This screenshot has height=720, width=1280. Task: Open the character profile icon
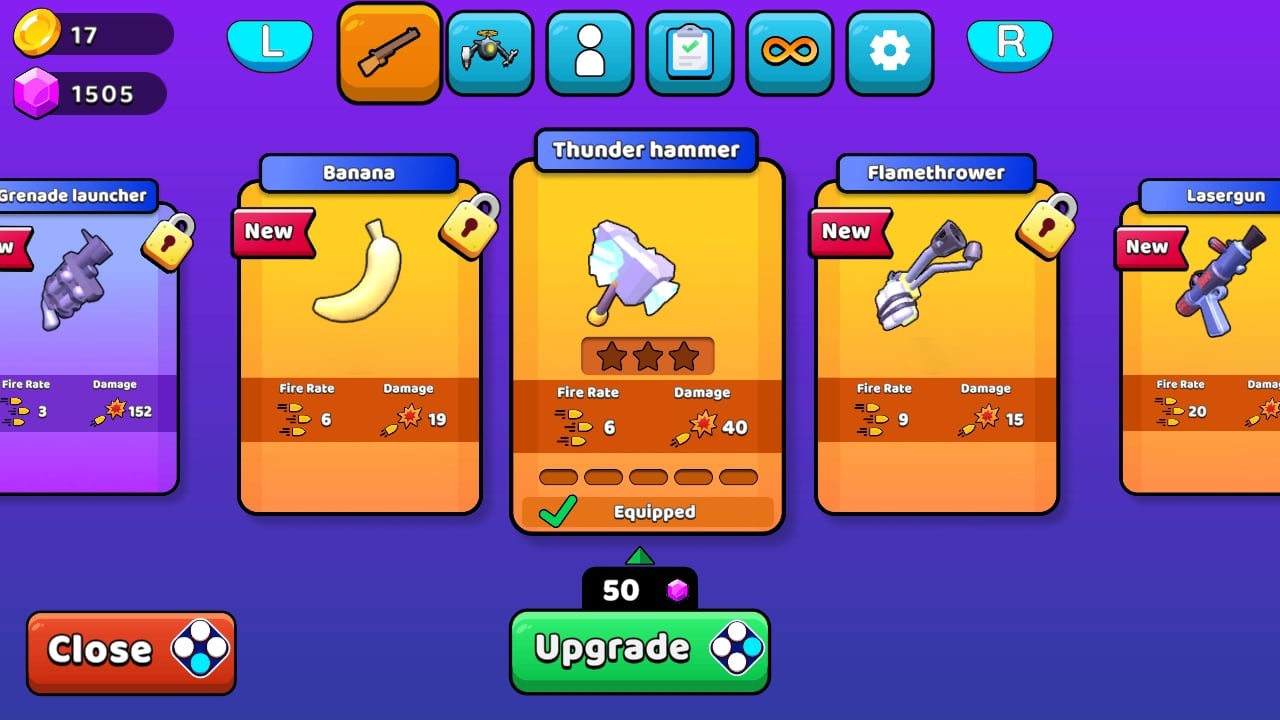point(589,51)
